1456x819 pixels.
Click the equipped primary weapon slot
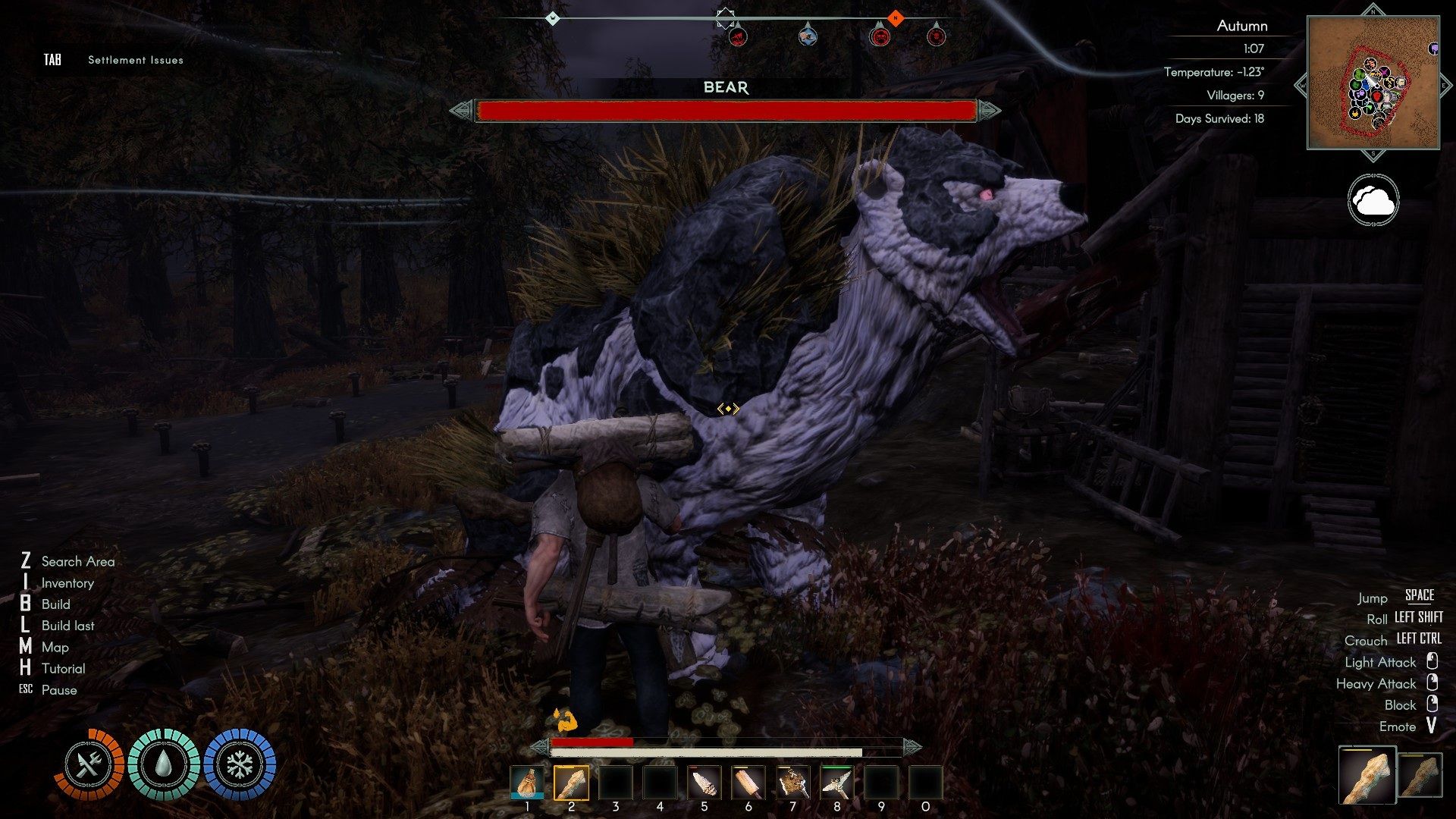pos(1367,775)
